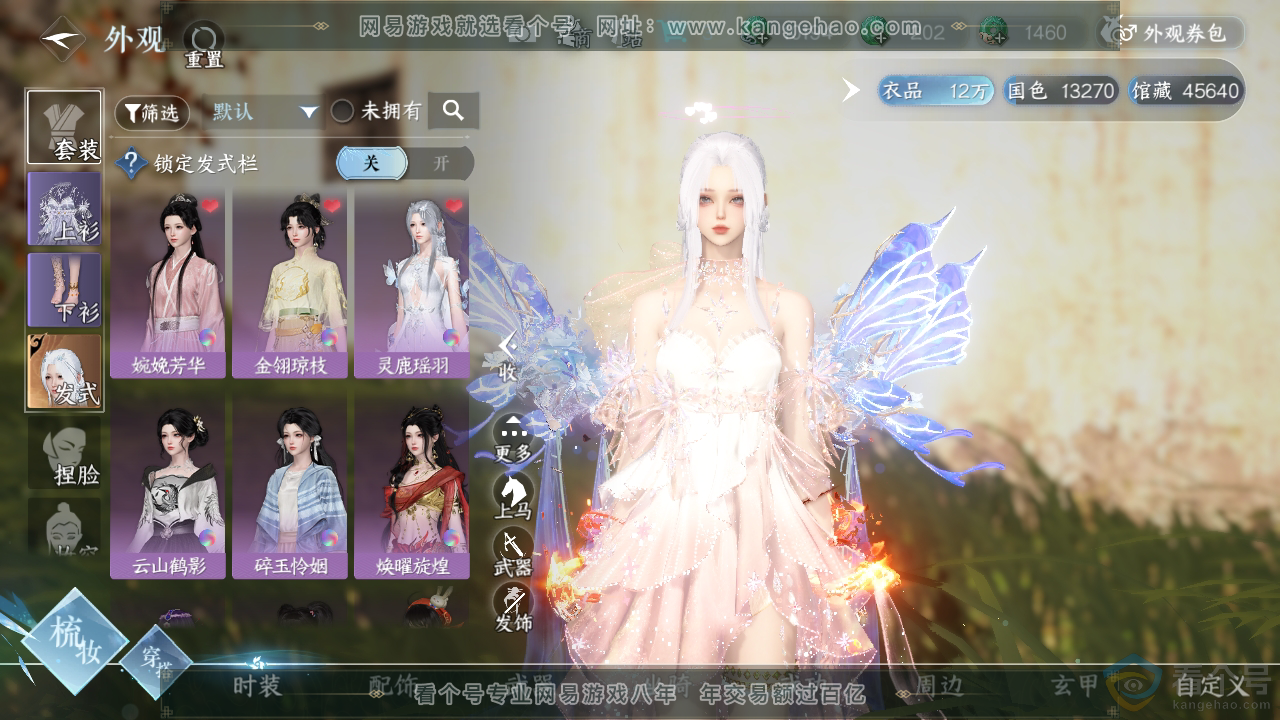Select the 发式 hairstyle category

click(64, 371)
